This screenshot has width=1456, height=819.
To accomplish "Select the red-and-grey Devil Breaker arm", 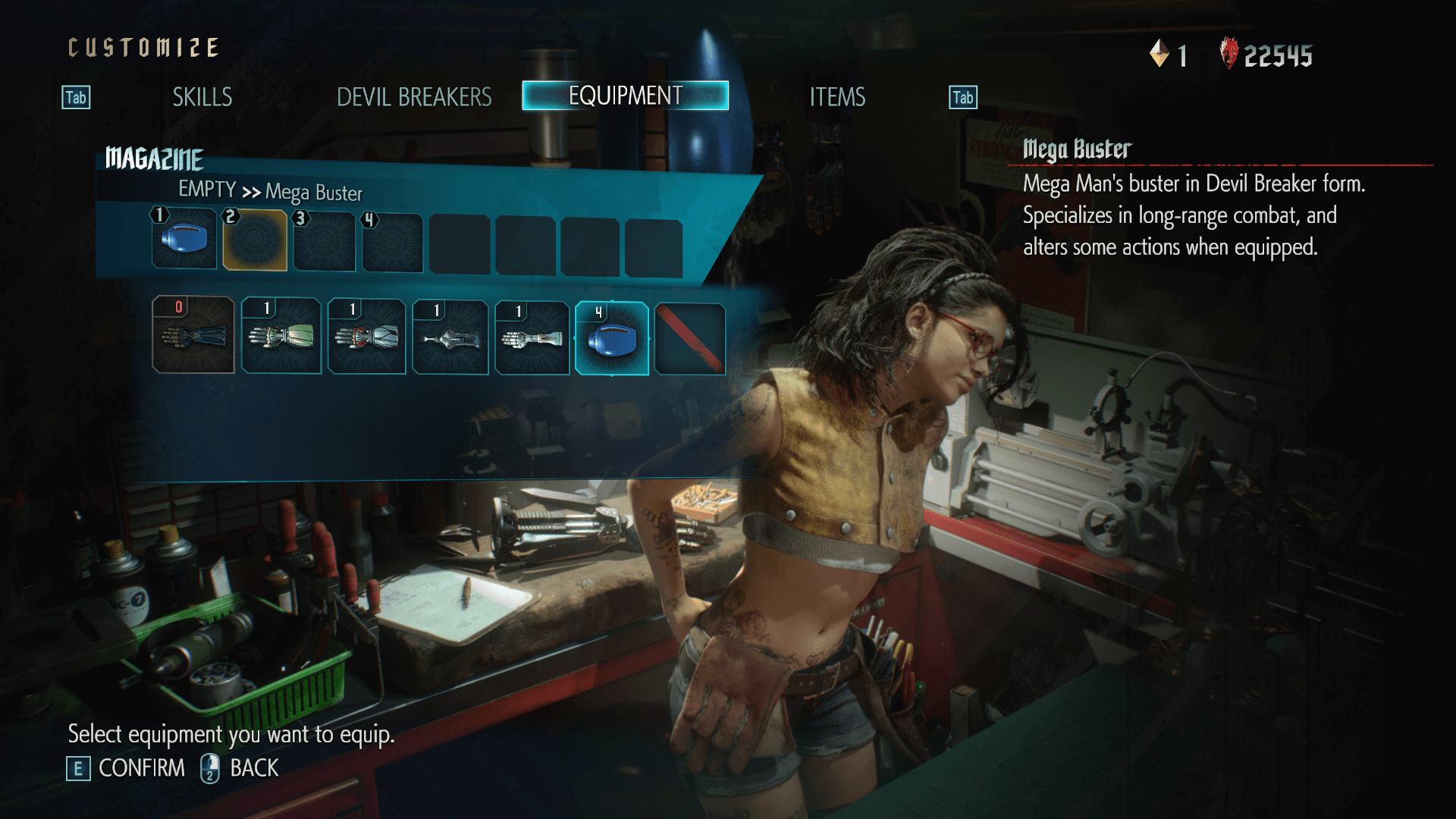I will (367, 337).
